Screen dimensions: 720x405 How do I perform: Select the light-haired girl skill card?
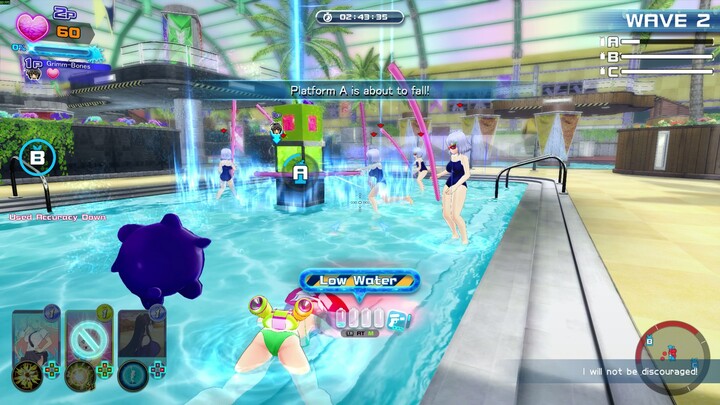pyautogui.click(x=34, y=338)
